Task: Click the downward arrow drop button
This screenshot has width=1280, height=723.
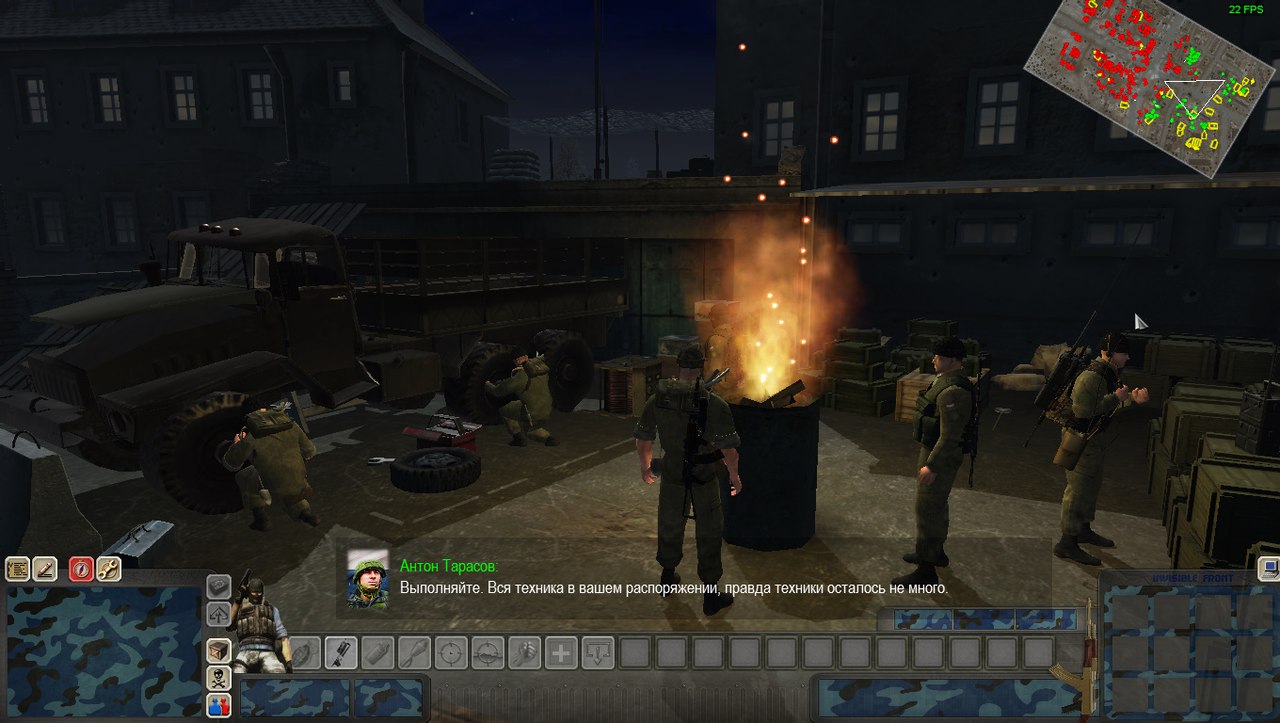Action: [x=598, y=653]
